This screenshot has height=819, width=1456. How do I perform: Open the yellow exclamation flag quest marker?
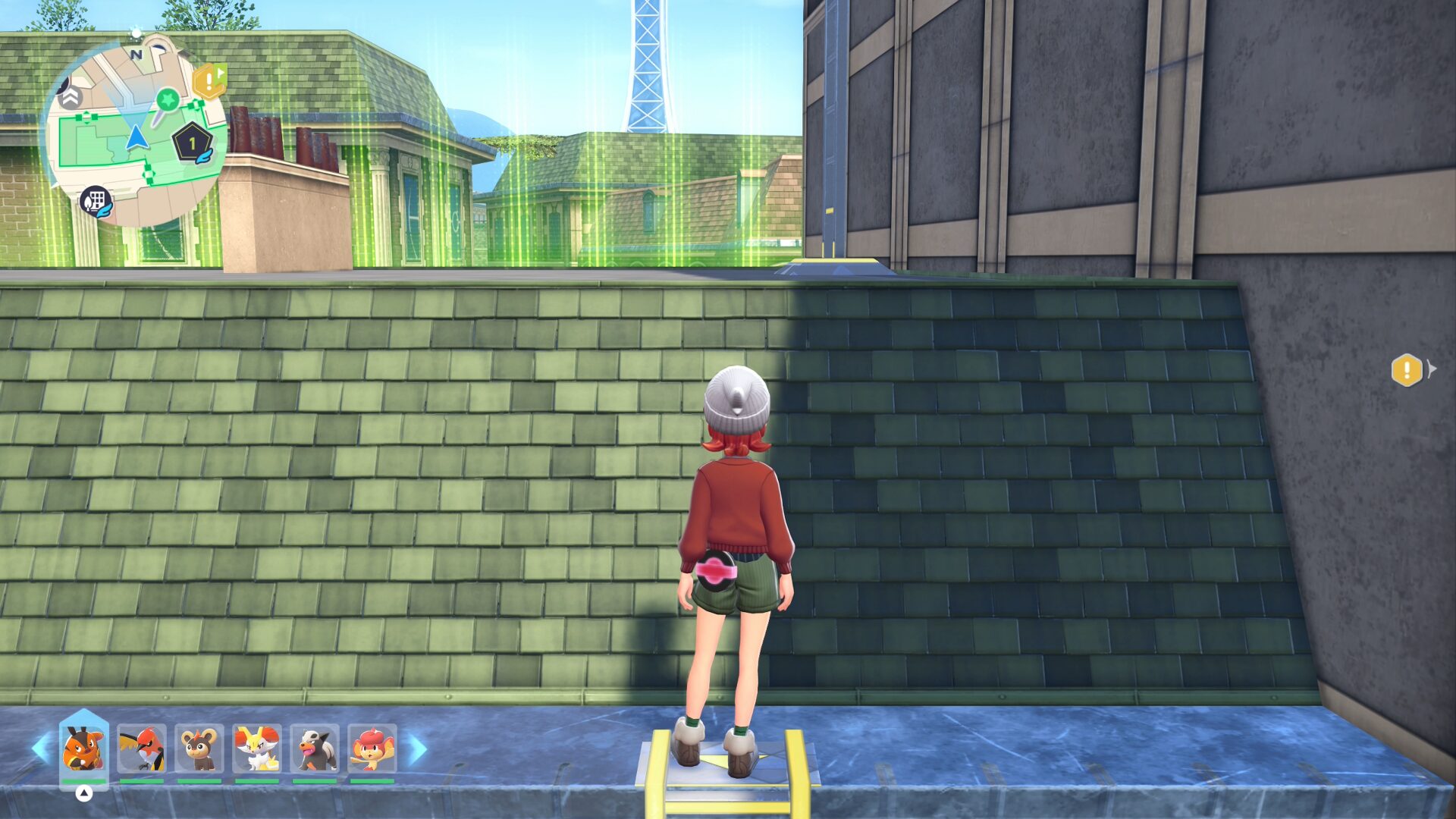(x=209, y=81)
